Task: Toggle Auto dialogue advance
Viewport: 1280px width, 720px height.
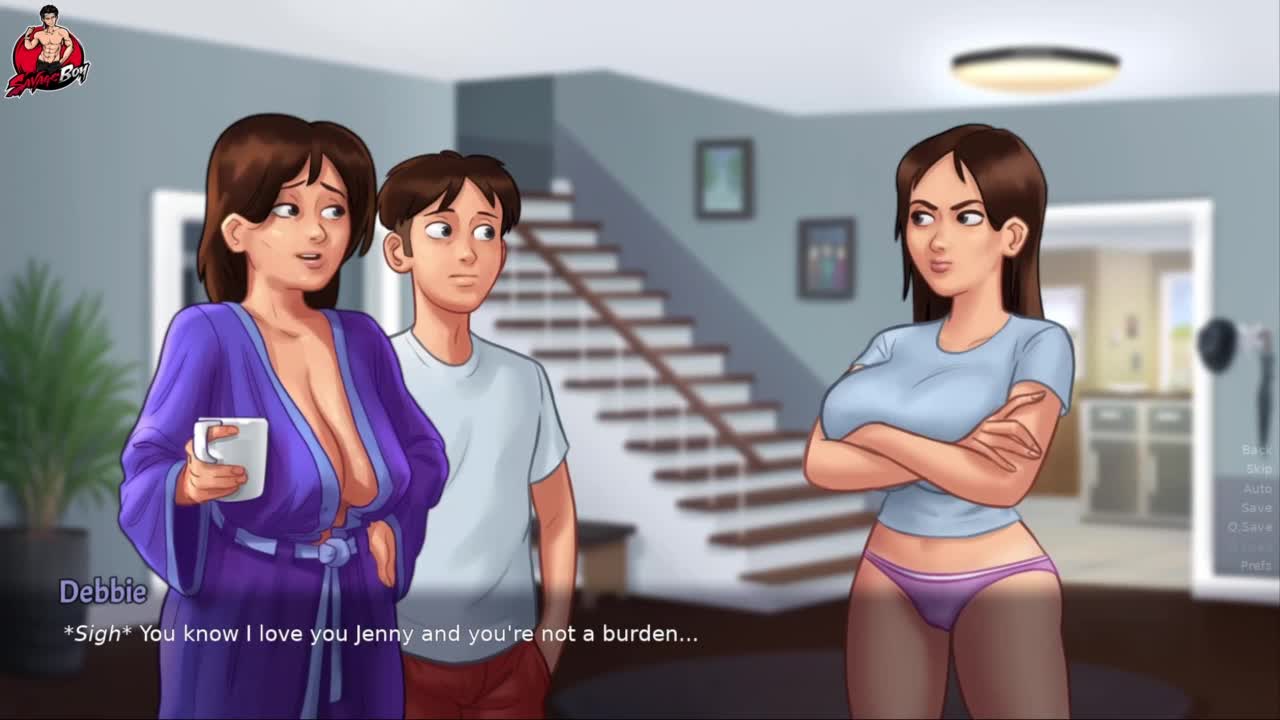Action: click(x=1257, y=488)
